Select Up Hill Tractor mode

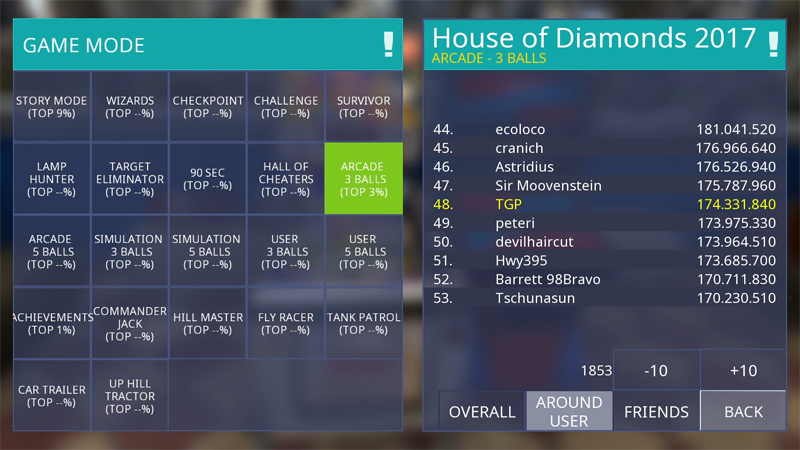pos(130,396)
